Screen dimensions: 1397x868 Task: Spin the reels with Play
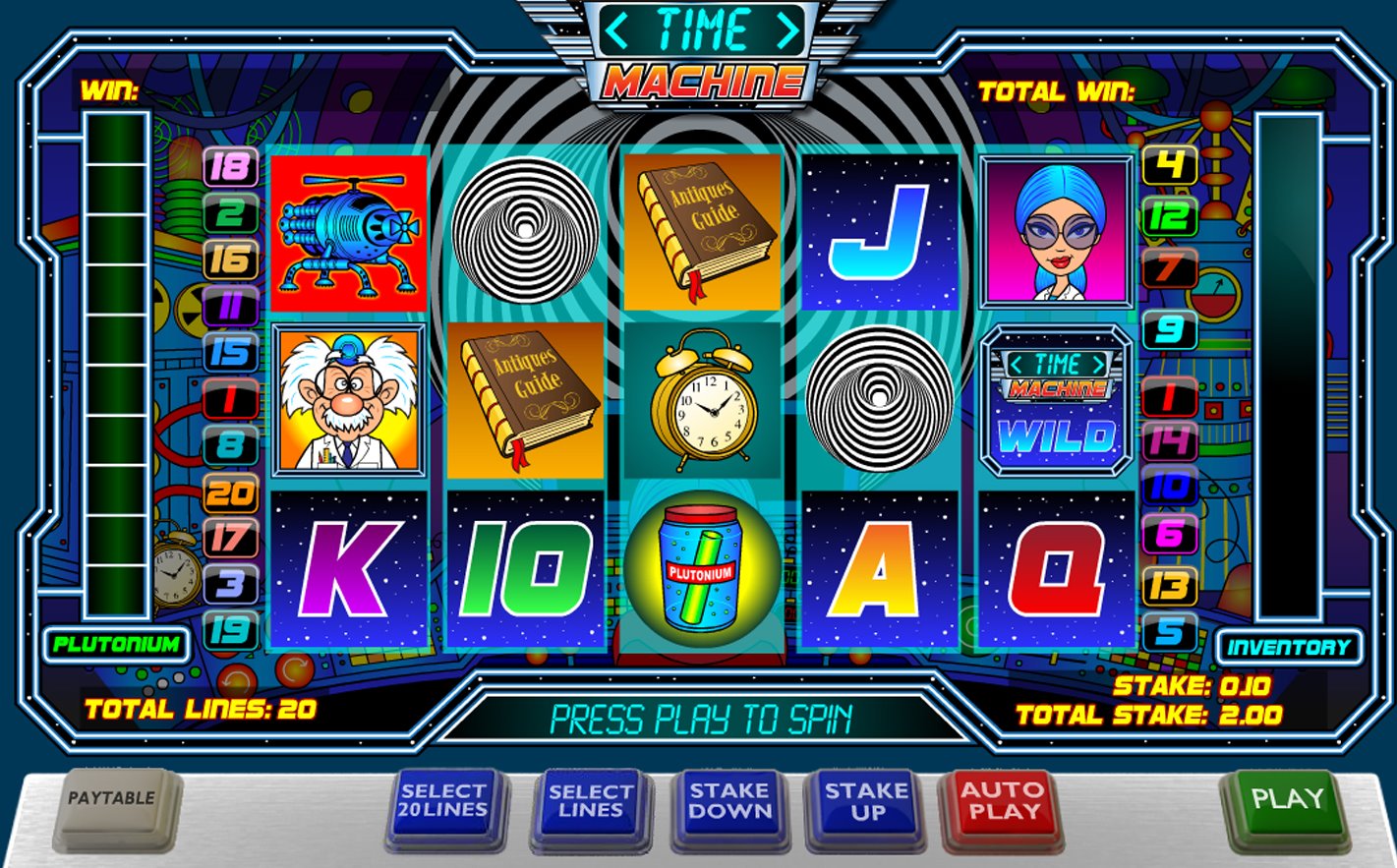(1287, 799)
